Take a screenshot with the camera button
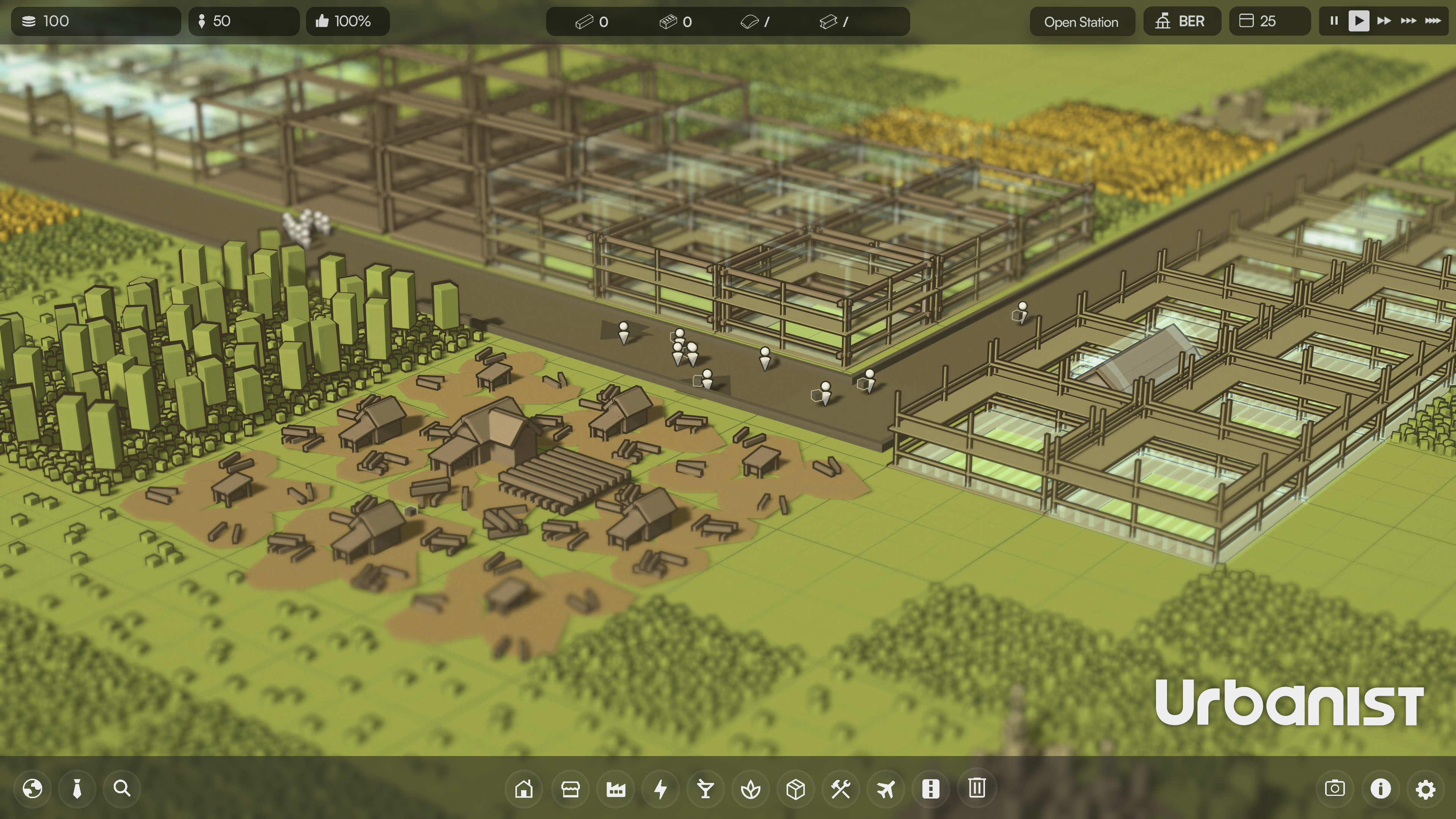 pos(1335,789)
